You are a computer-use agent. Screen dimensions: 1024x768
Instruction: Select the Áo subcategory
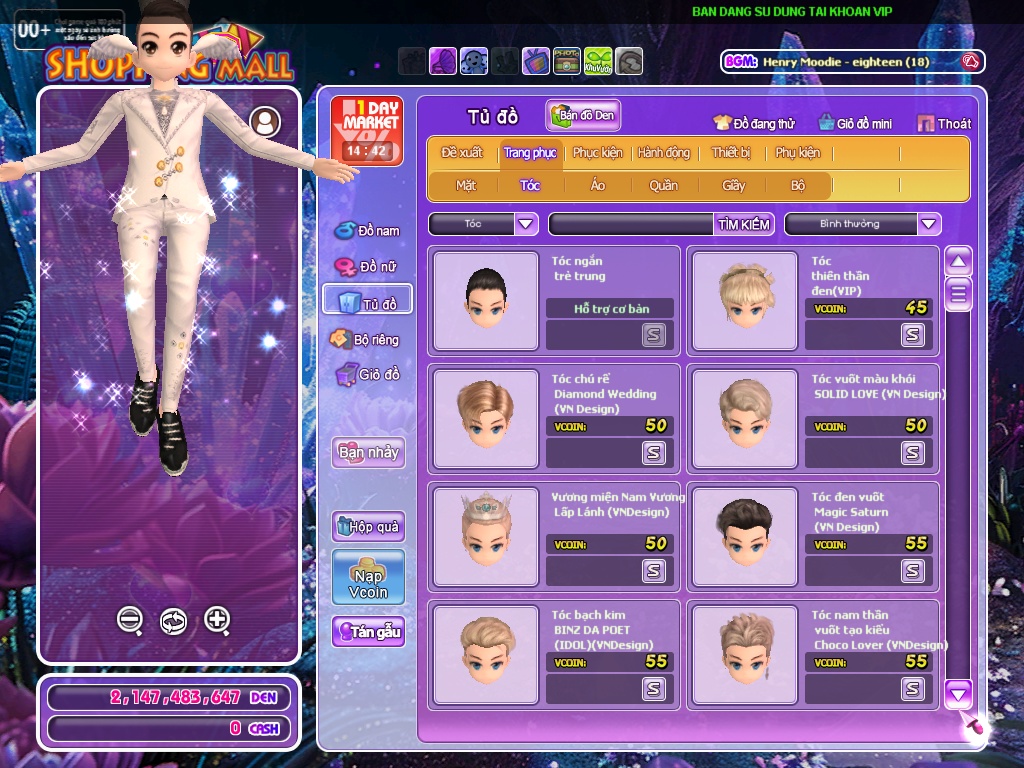coord(598,185)
